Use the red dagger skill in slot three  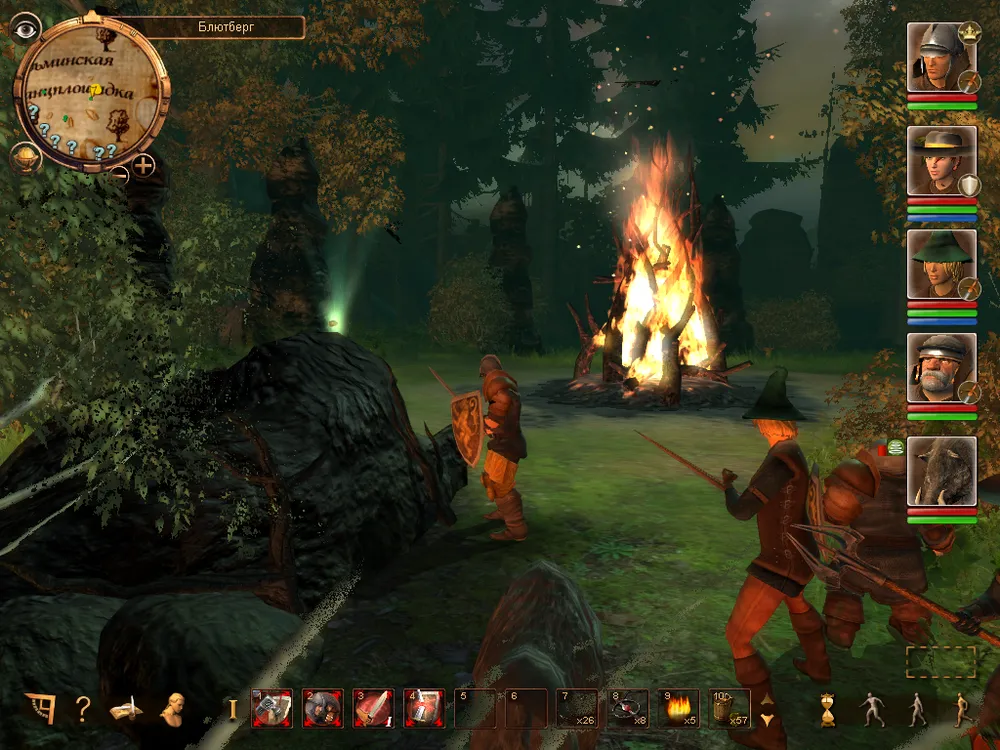coord(373,708)
